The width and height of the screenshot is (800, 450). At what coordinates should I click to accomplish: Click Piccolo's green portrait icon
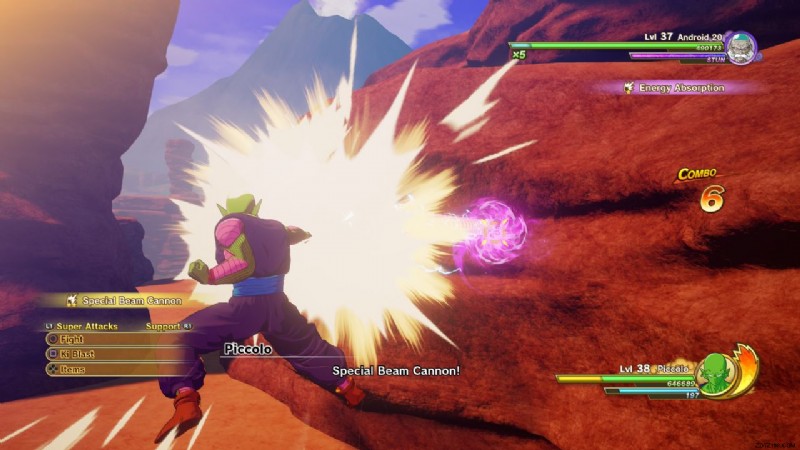pos(716,375)
